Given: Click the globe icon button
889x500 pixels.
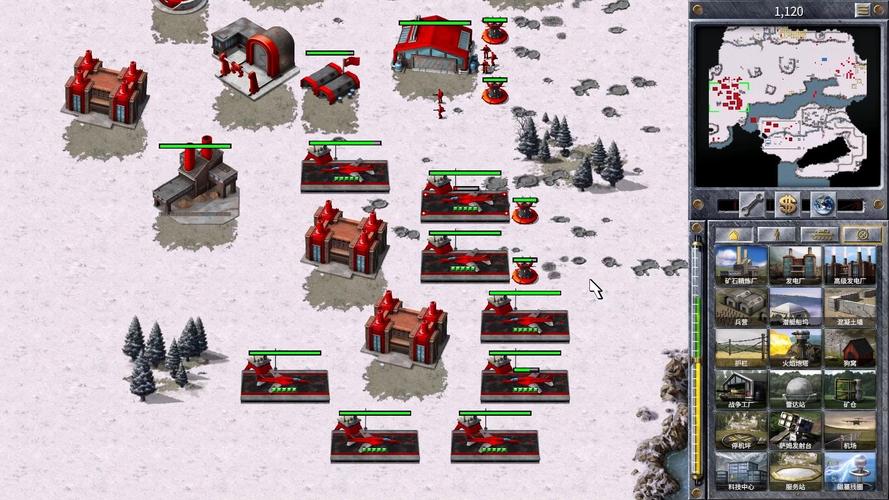Looking at the screenshot, I should (822, 202).
